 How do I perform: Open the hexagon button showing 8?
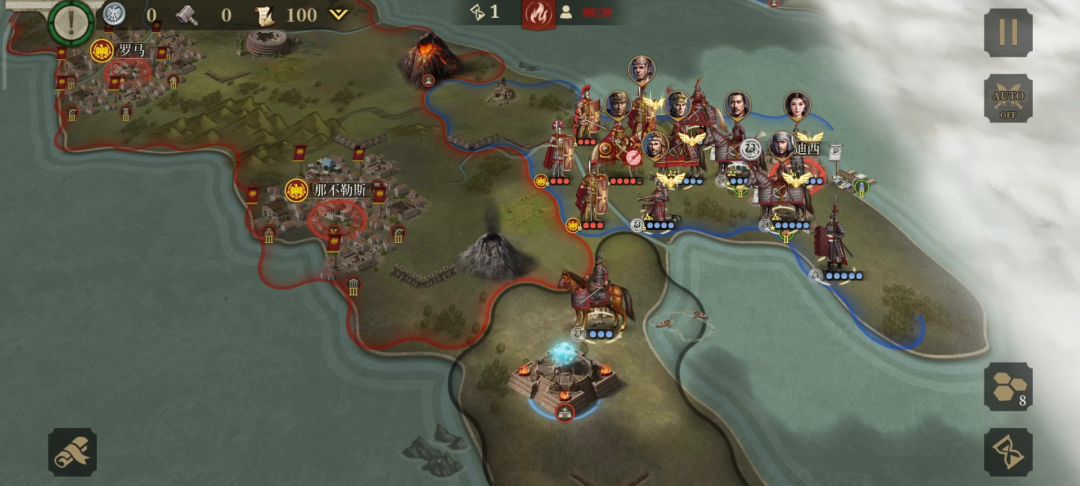point(1008,387)
